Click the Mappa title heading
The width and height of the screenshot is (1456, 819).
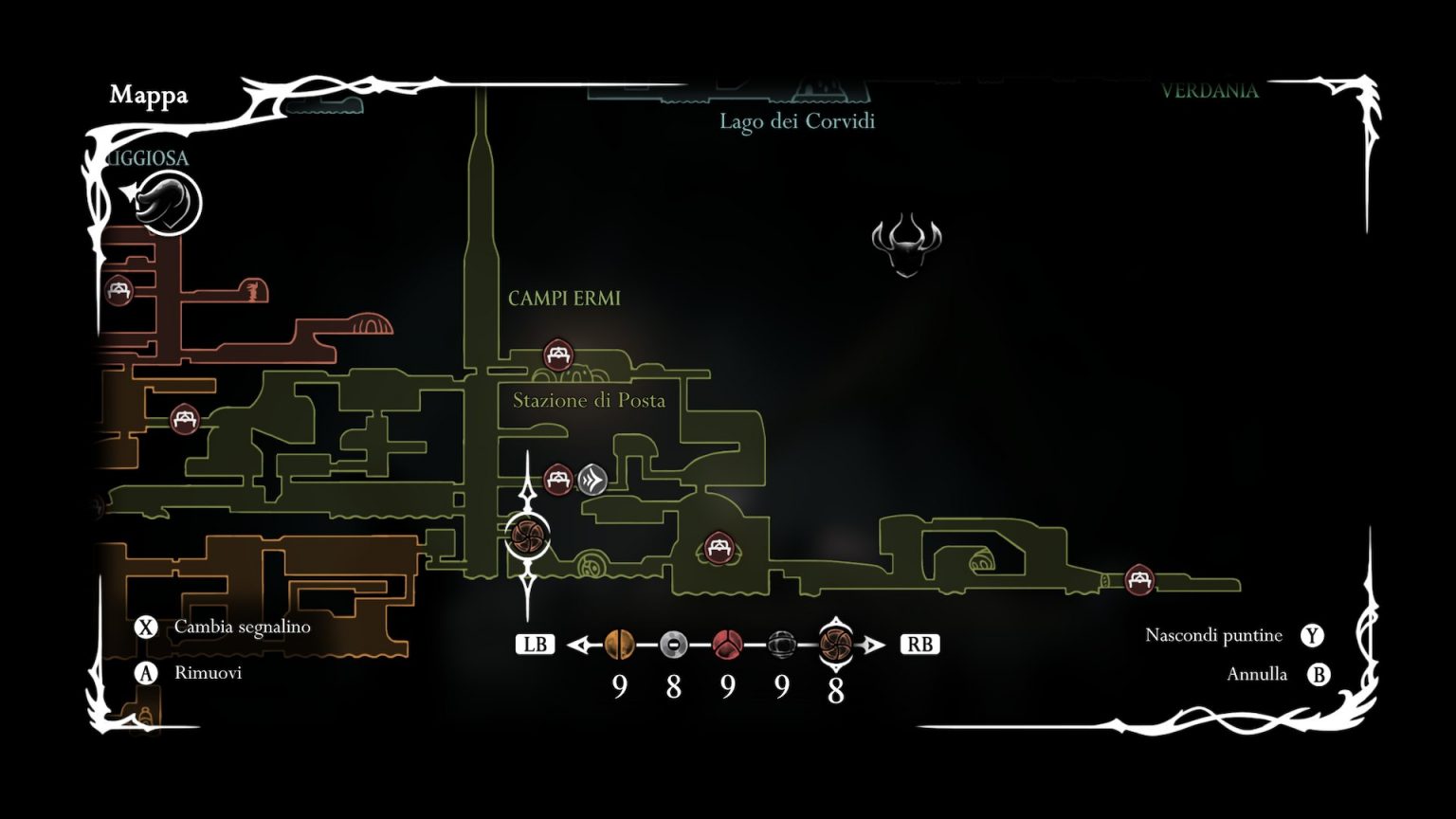149,96
